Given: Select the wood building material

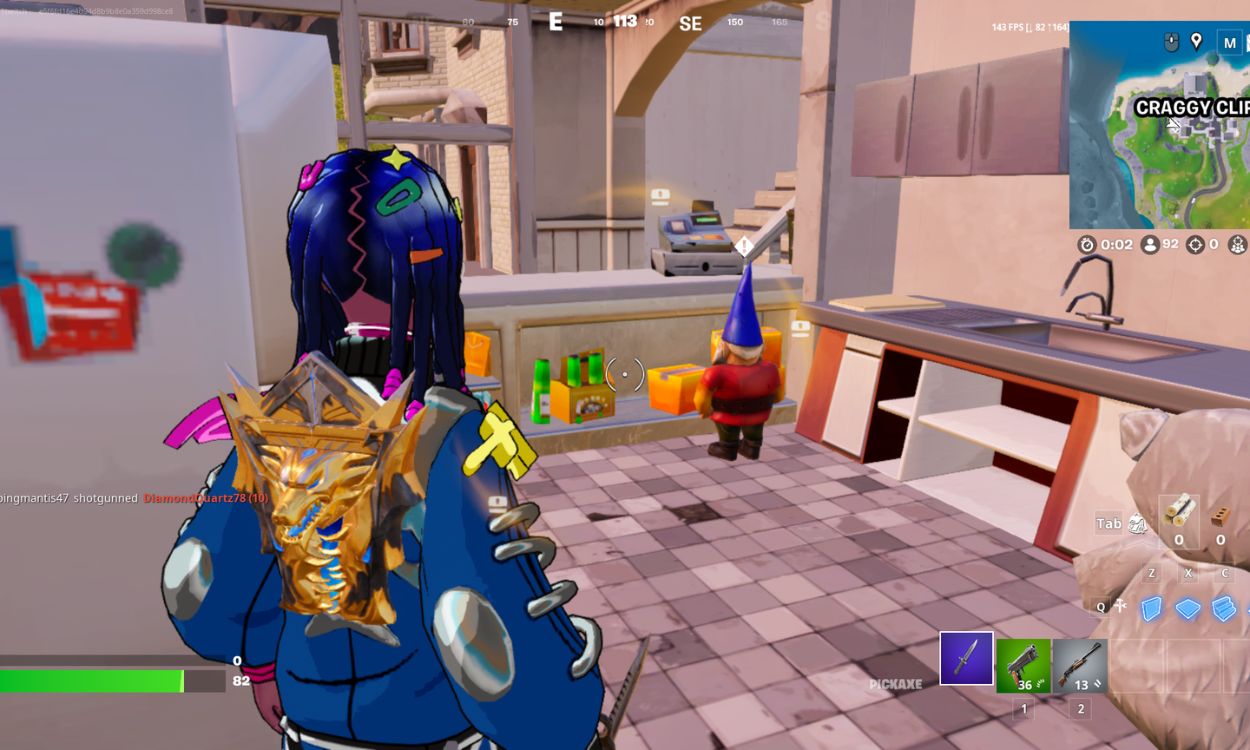Looking at the screenshot, I should pos(1178,512).
